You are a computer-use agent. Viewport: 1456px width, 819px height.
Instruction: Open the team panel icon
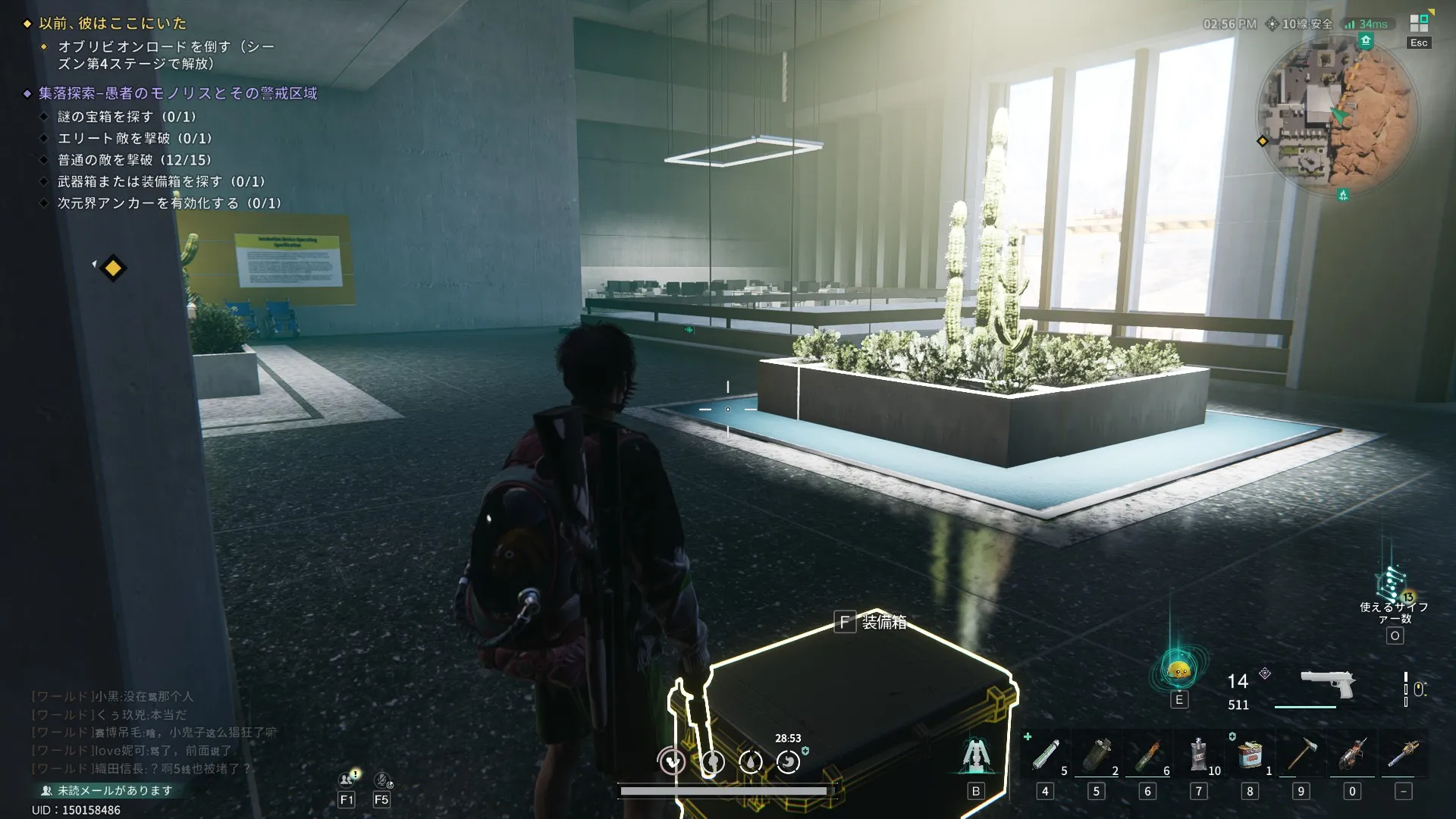tap(347, 779)
